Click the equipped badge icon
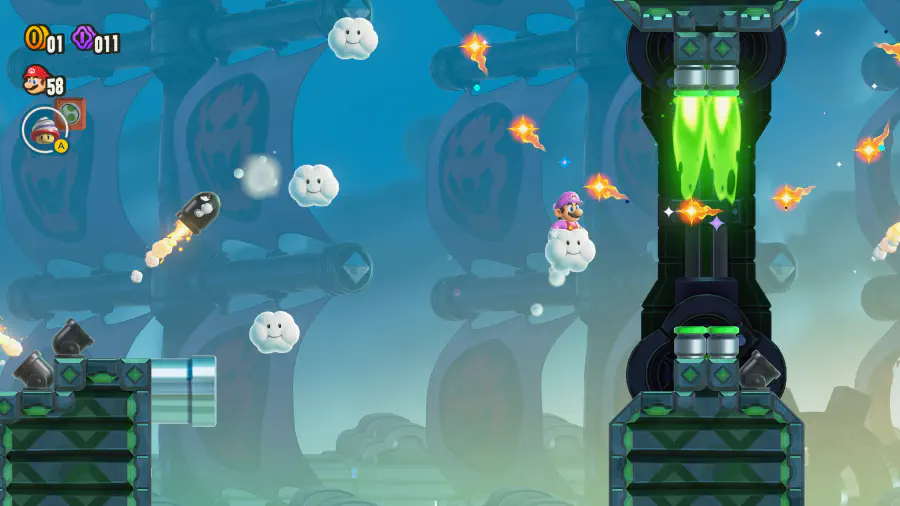900x506 pixels. (72, 112)
